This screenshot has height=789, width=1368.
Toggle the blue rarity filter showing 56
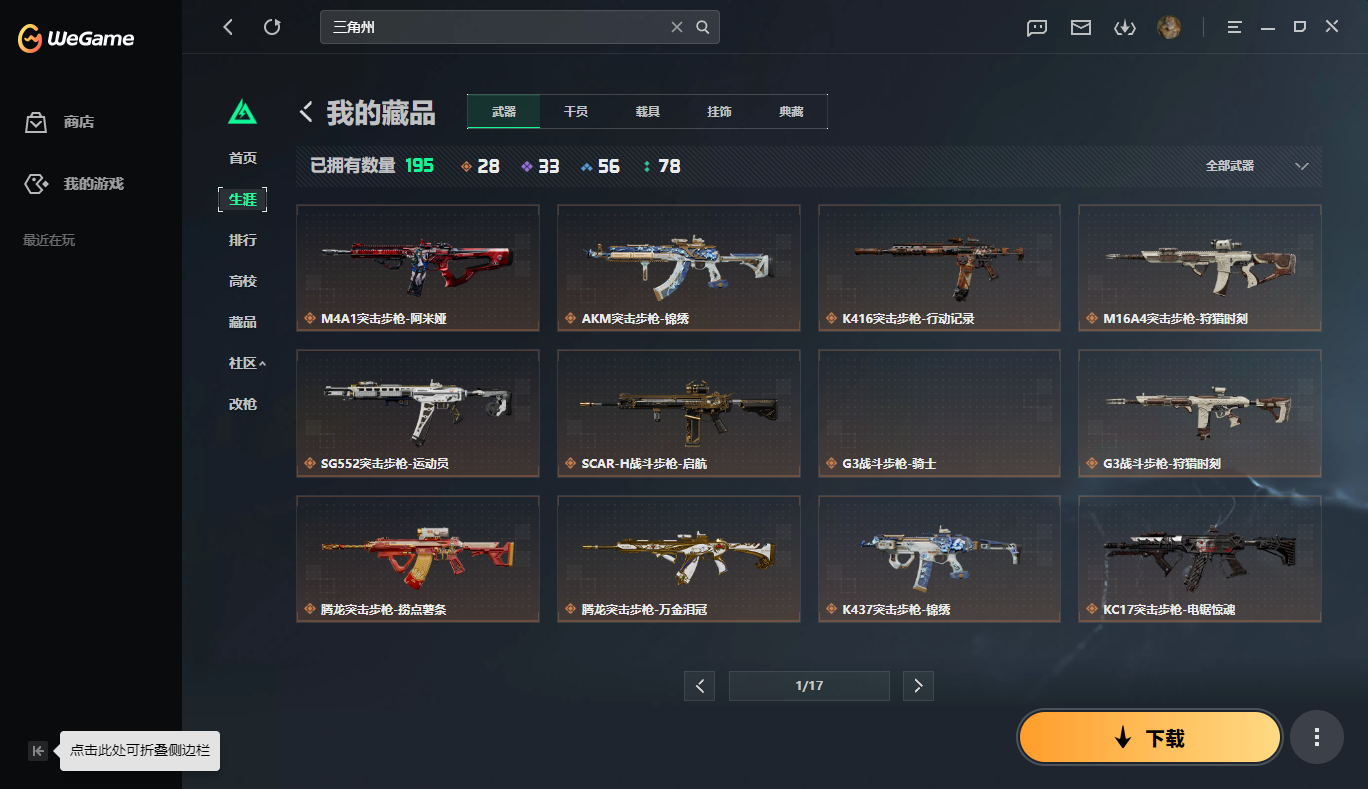[600, 165]
